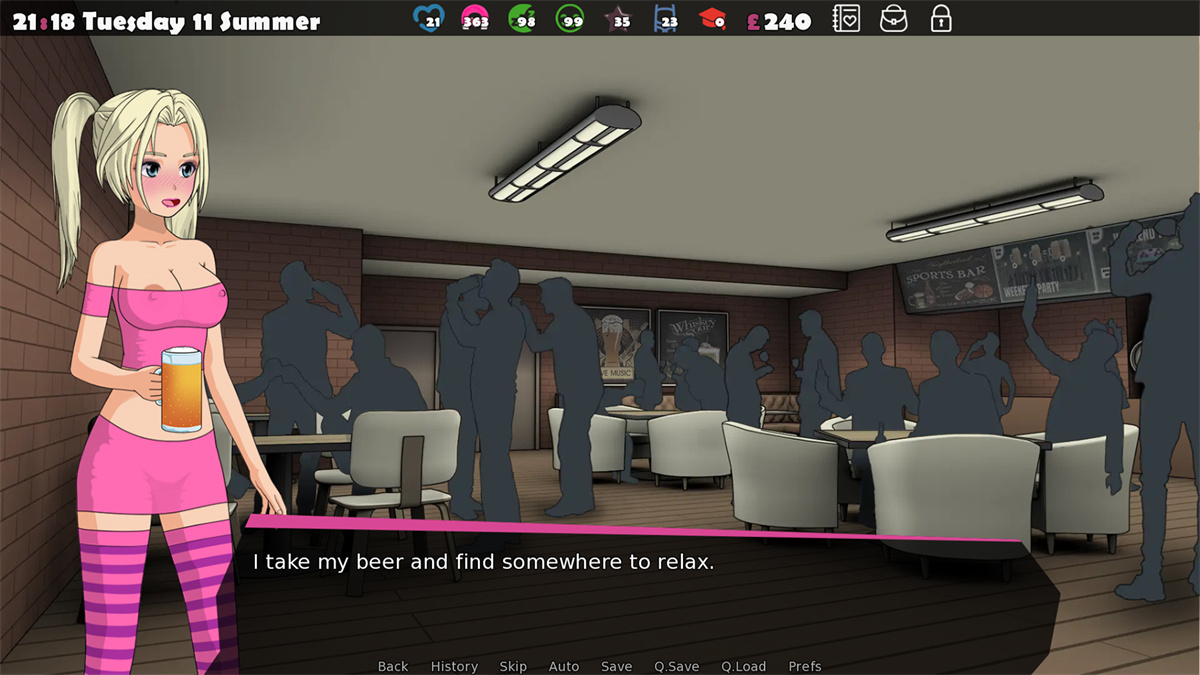Open the handbag inventory icon
This screenshot has height=675, width=1200.
pos(893,19)
